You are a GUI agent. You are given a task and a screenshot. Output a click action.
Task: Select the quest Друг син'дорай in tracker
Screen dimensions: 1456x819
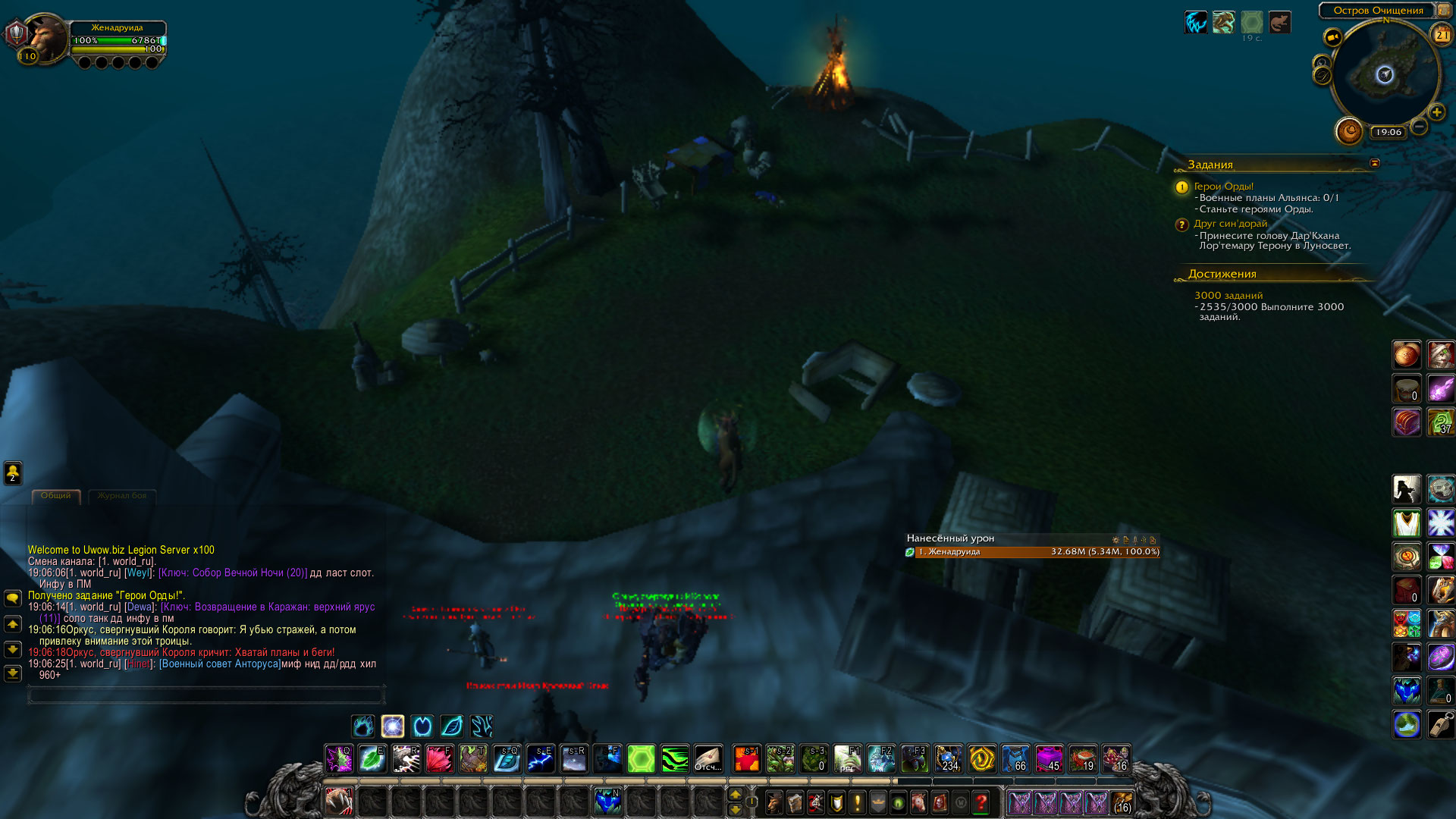(1230, 224)
